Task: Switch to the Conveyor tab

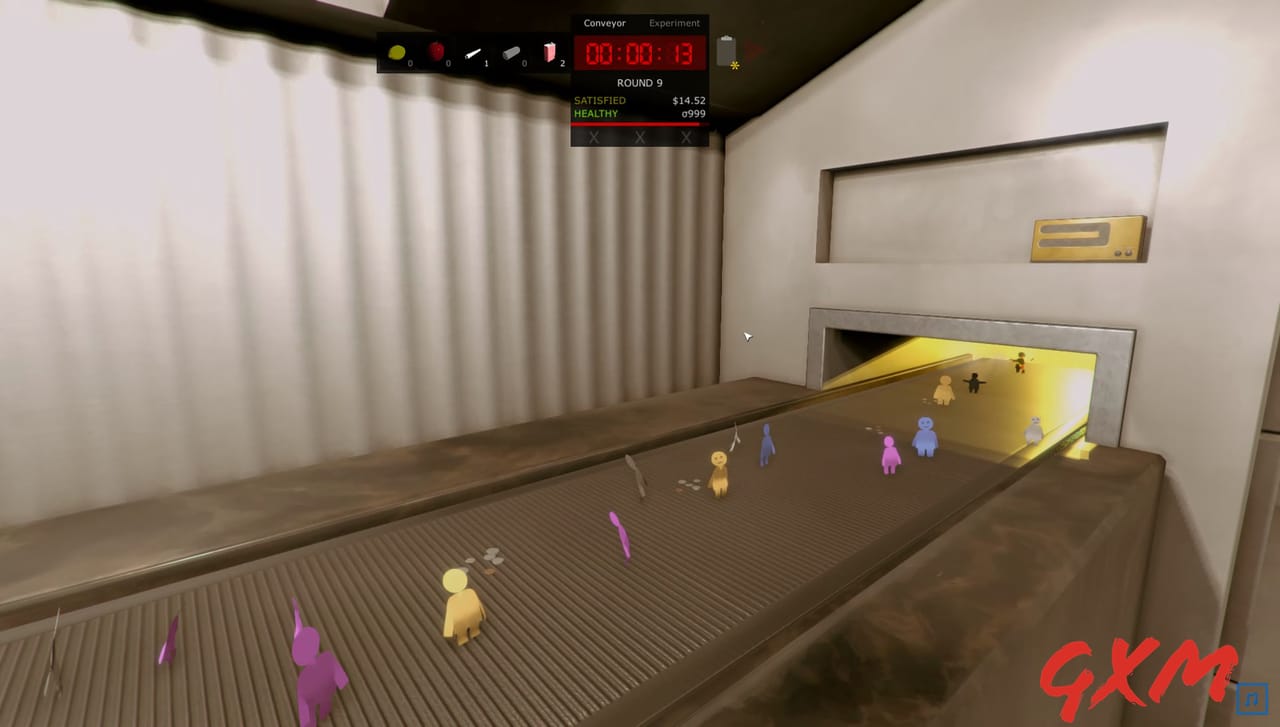Action: tap(605, 22)
